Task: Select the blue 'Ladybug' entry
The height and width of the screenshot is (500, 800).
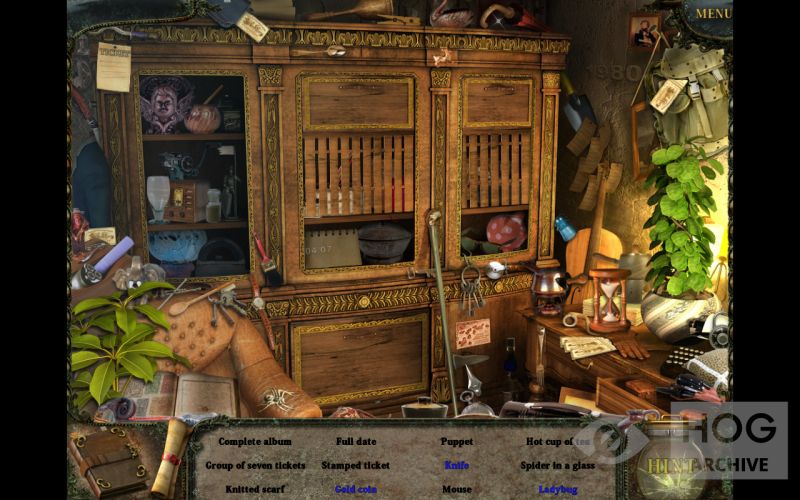Action: (558, 489)
